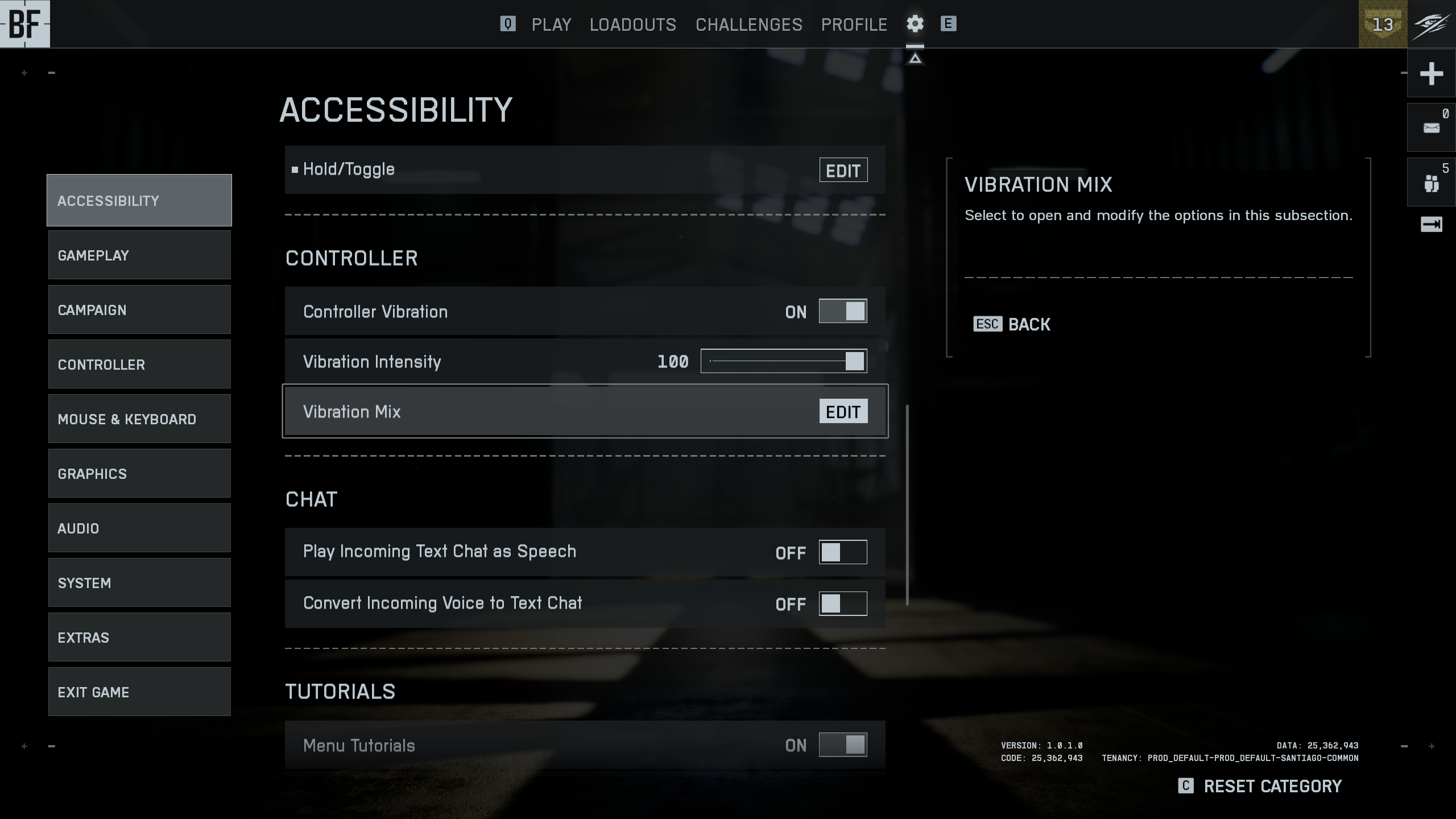
Task: Open Mouse & Keyboard settings
Action: point(139,419)
